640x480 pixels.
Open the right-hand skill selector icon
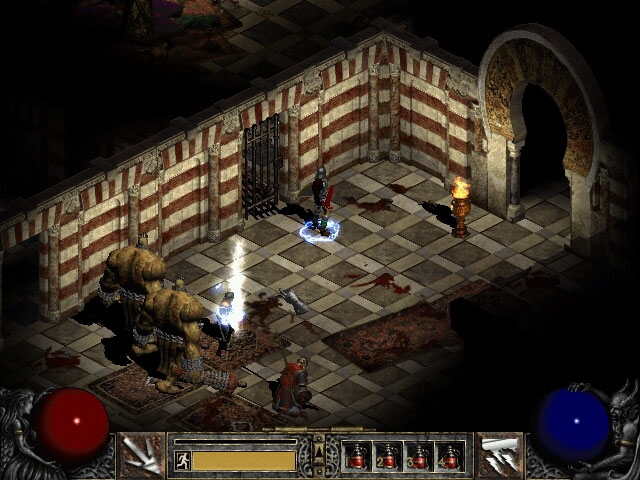[498, 455]
